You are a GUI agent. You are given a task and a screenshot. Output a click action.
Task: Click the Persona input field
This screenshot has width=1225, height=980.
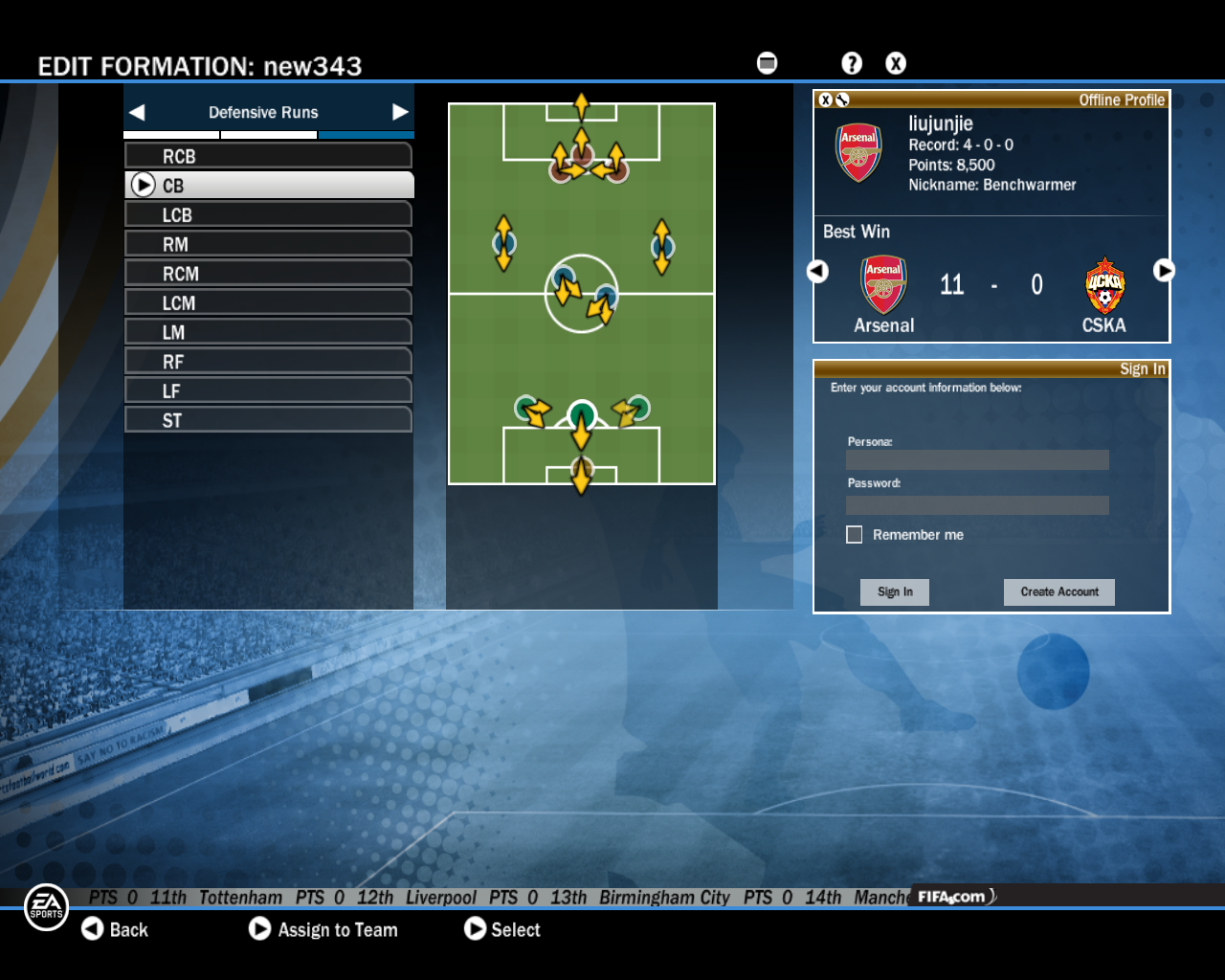tap(977, 460)
